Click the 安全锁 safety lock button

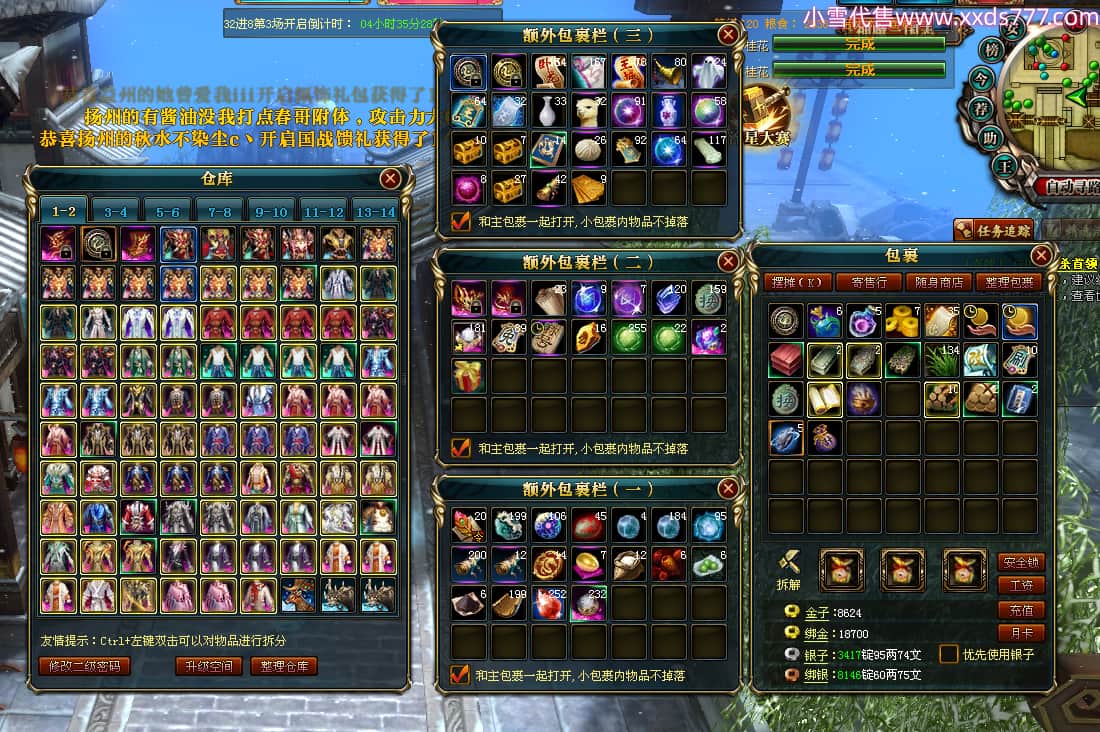pos(1021,562)
